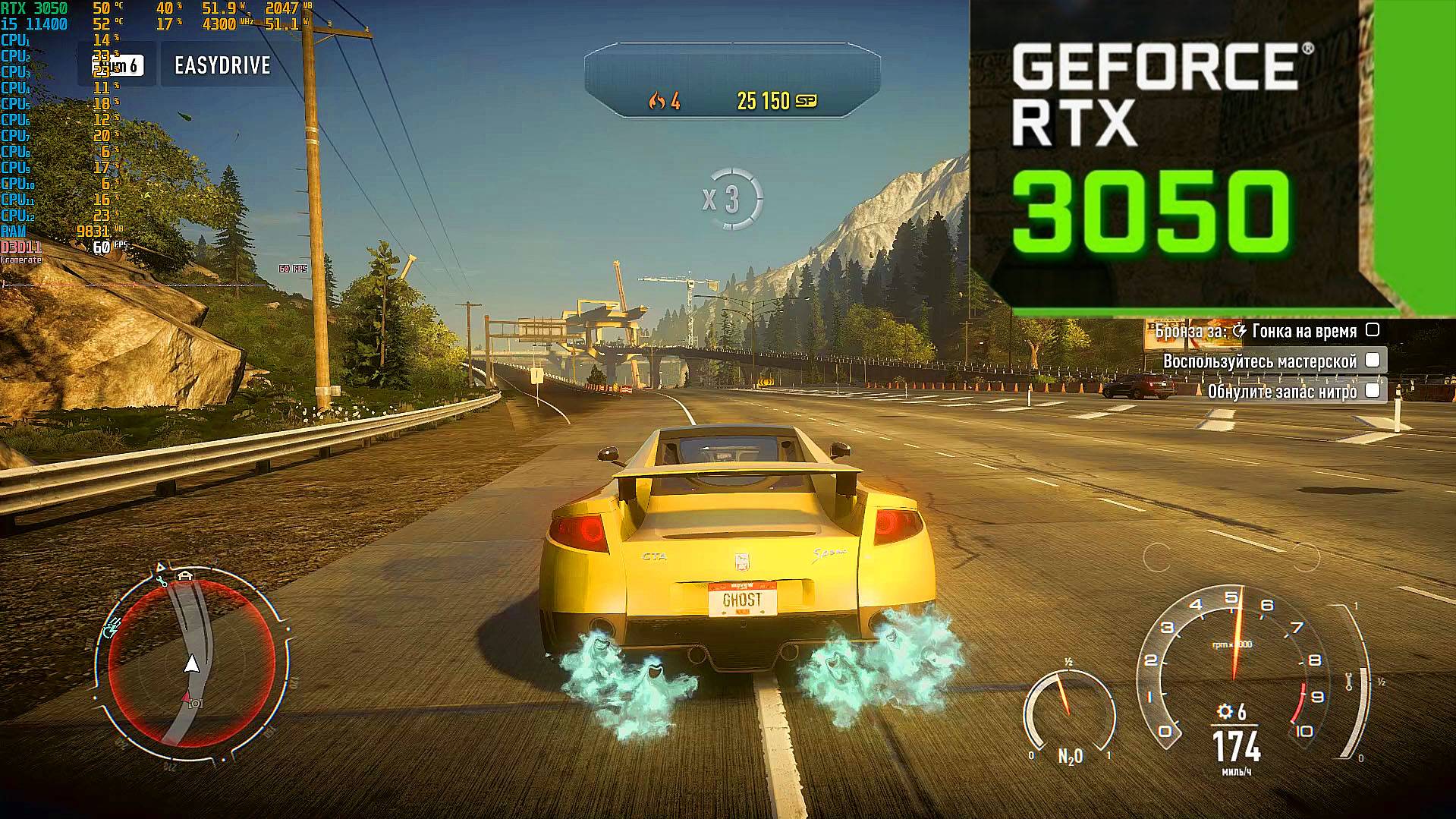Image resolution: width=1456 pixels, height=819 pixels.
Task: Select the wrench repair shop marker on minimap
Action: [162, 581]
